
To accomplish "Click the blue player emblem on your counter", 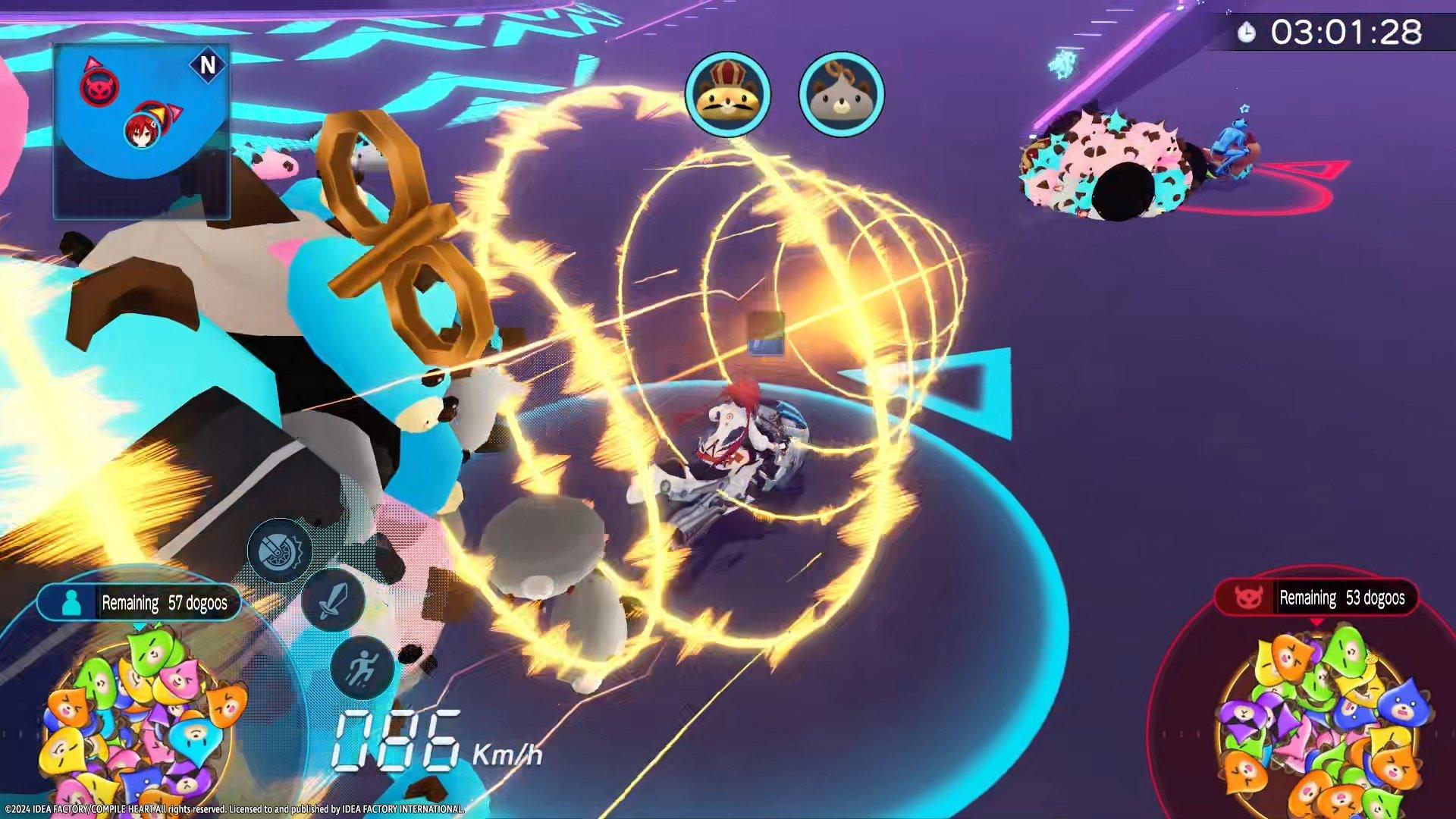I will (72, 602).
